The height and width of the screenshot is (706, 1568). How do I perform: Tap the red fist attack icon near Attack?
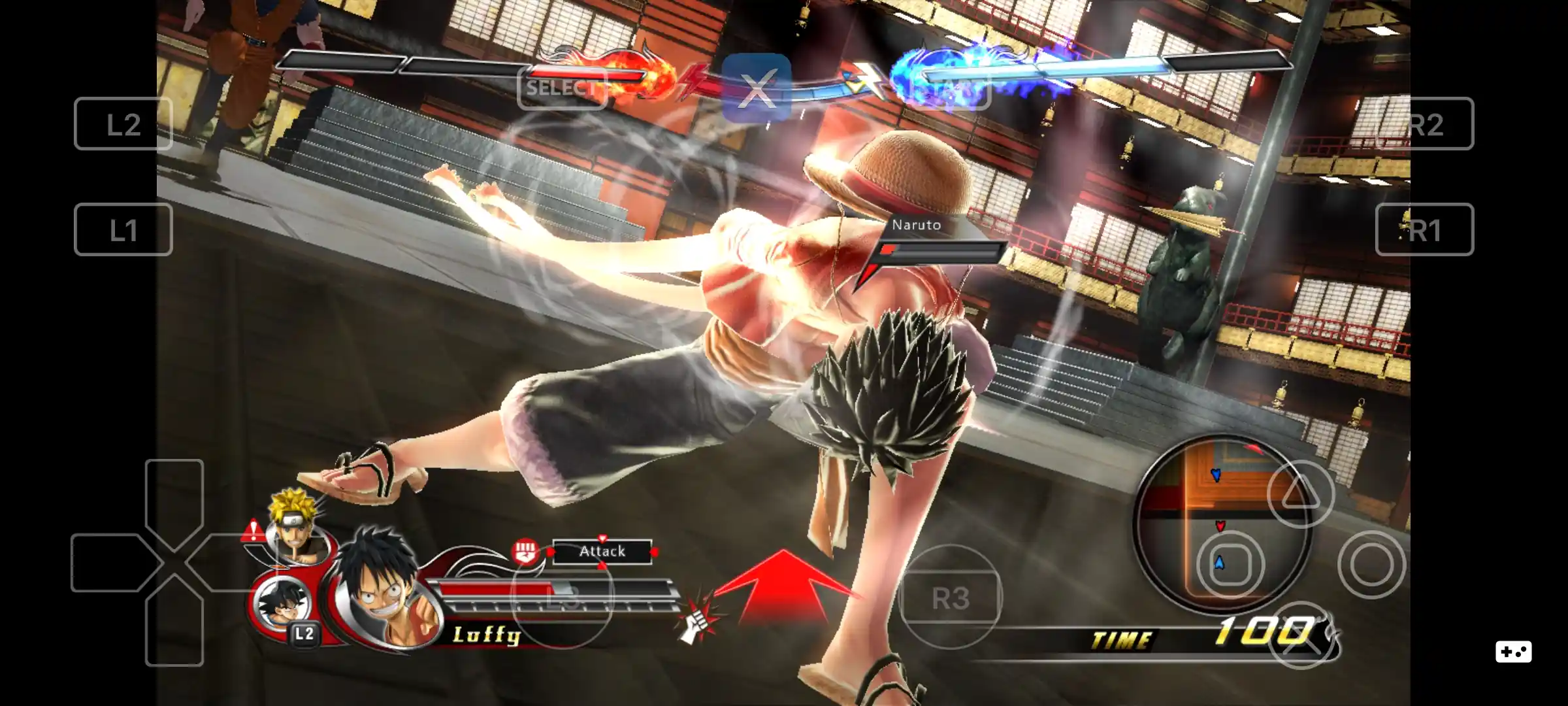[x=525, y=551]
